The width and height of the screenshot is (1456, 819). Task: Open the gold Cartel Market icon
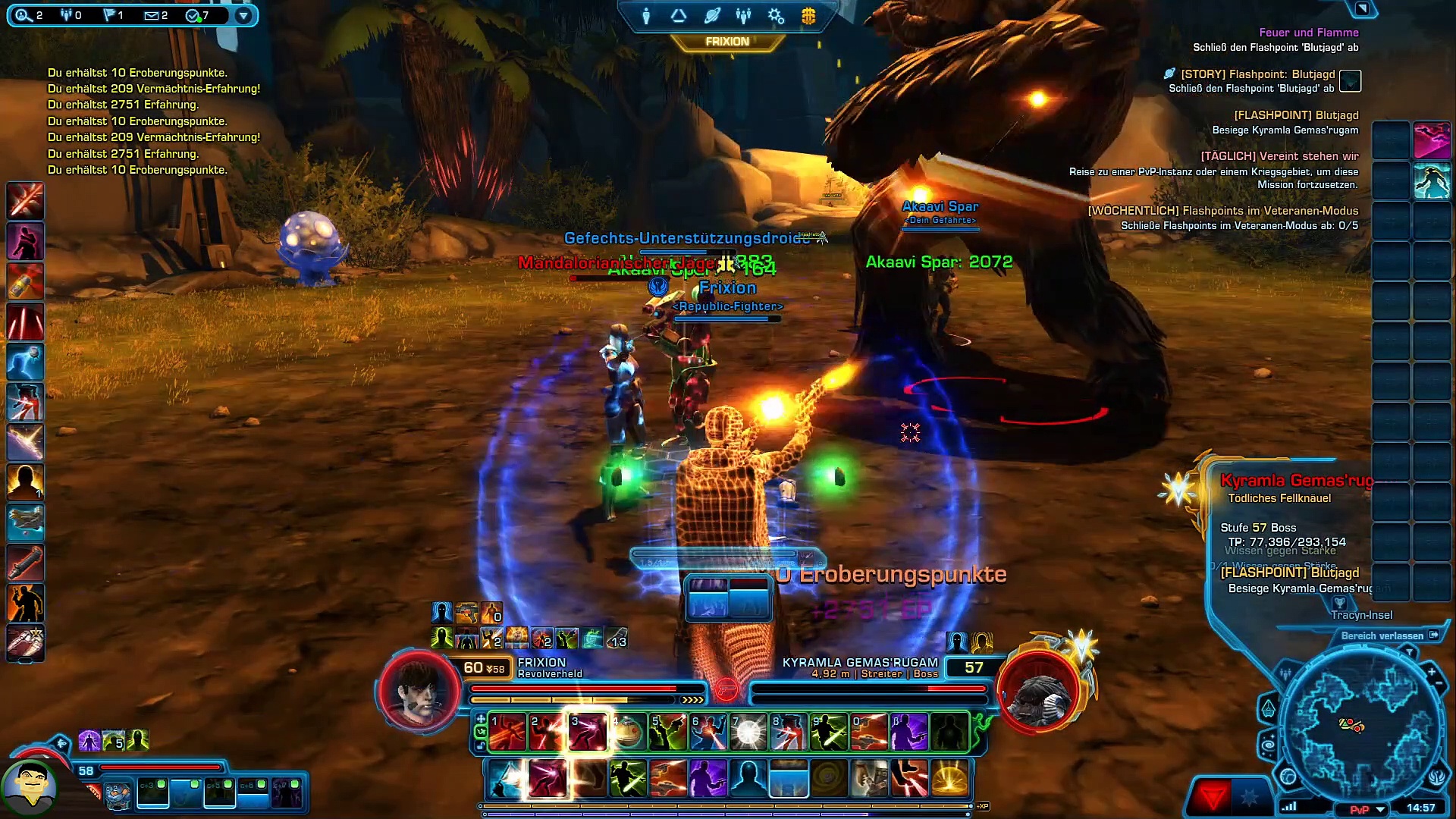pyautogui.click(x=808, y=16)
